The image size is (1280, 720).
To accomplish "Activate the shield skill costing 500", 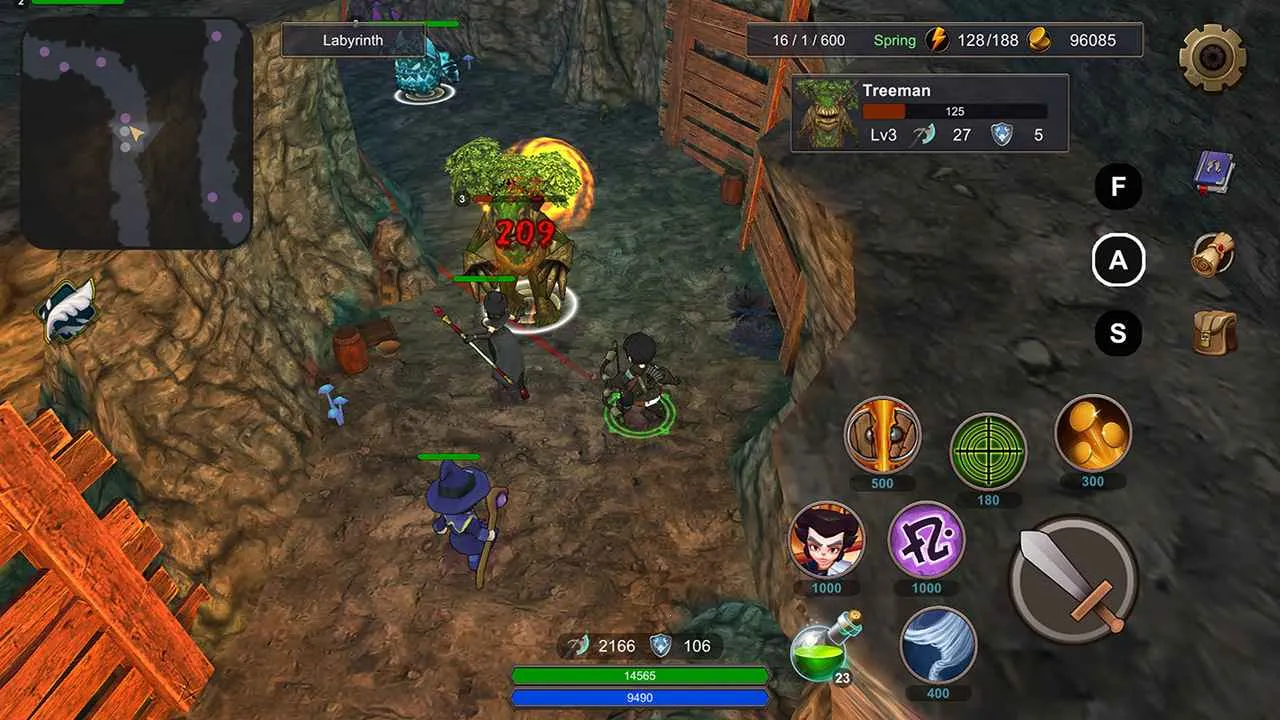I will (x=882, y=435).
